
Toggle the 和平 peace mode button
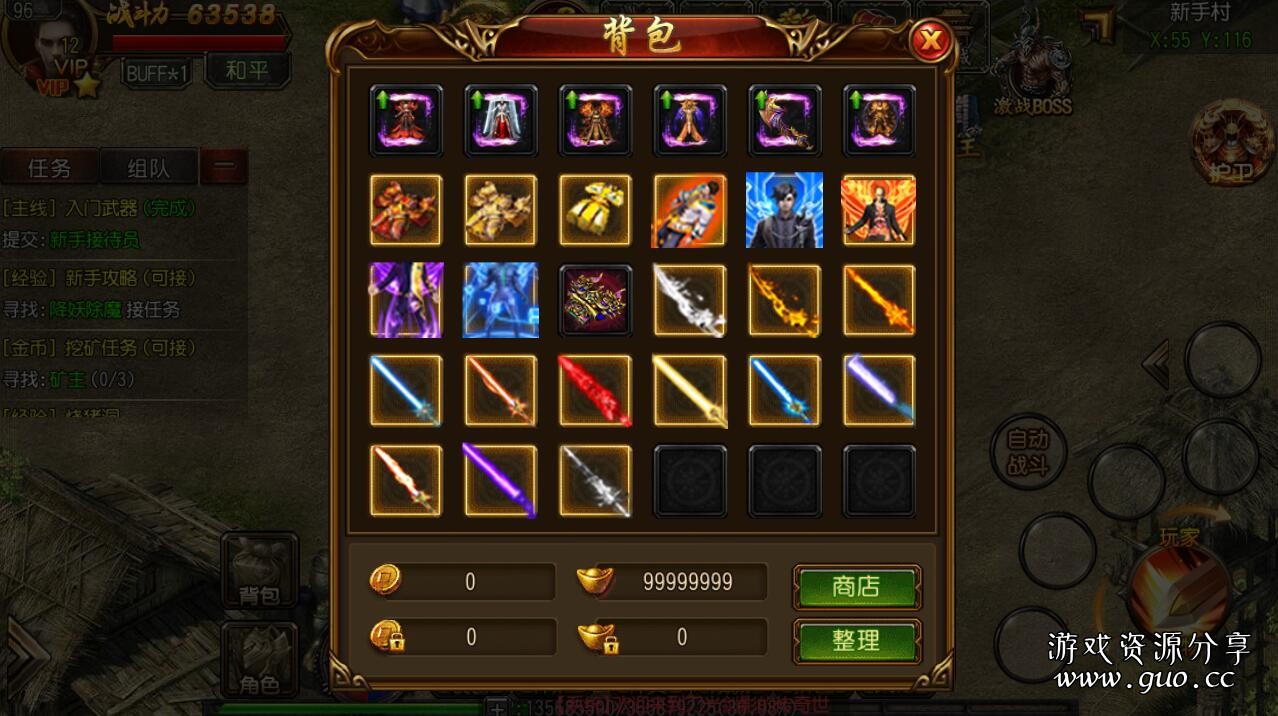[247, 71]
